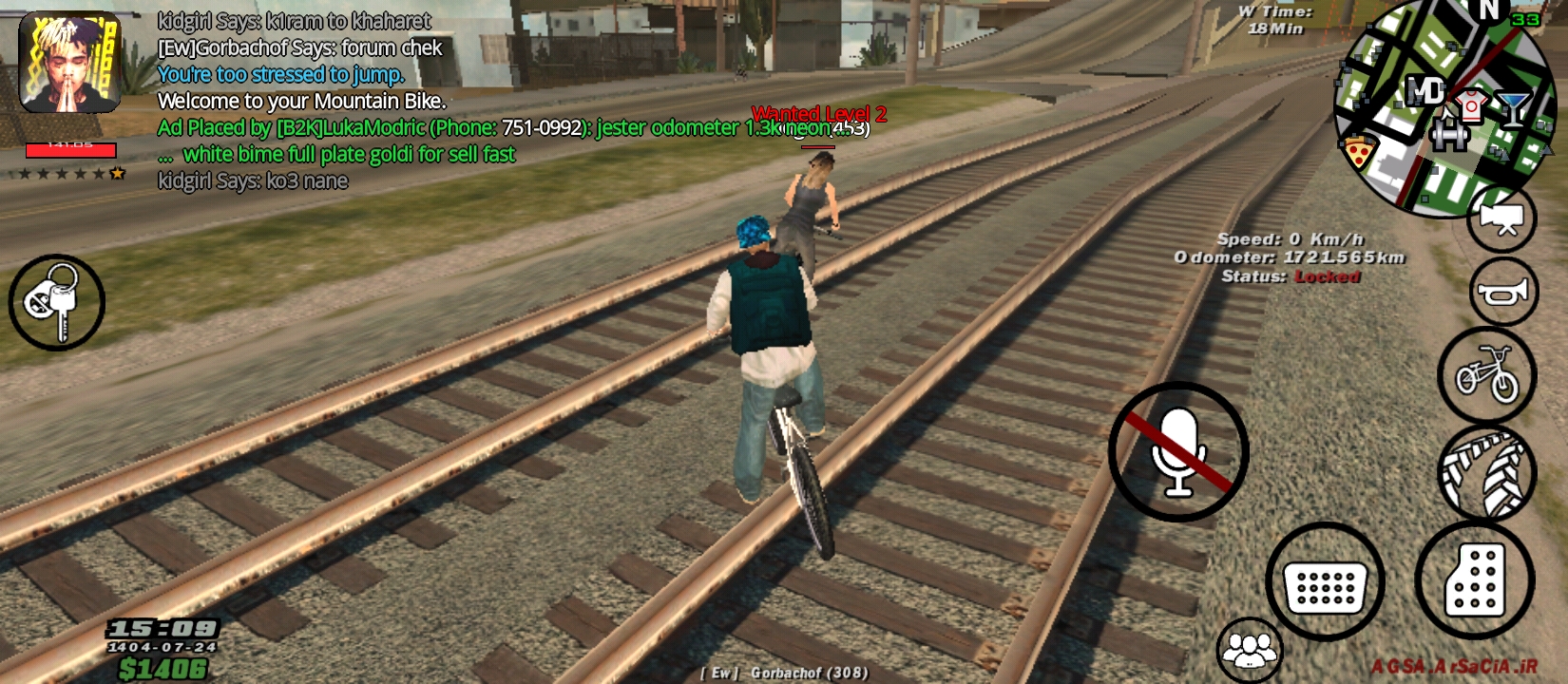Switch camera view with the camera icon
1568x684 pixels.
pos(1502,219)
